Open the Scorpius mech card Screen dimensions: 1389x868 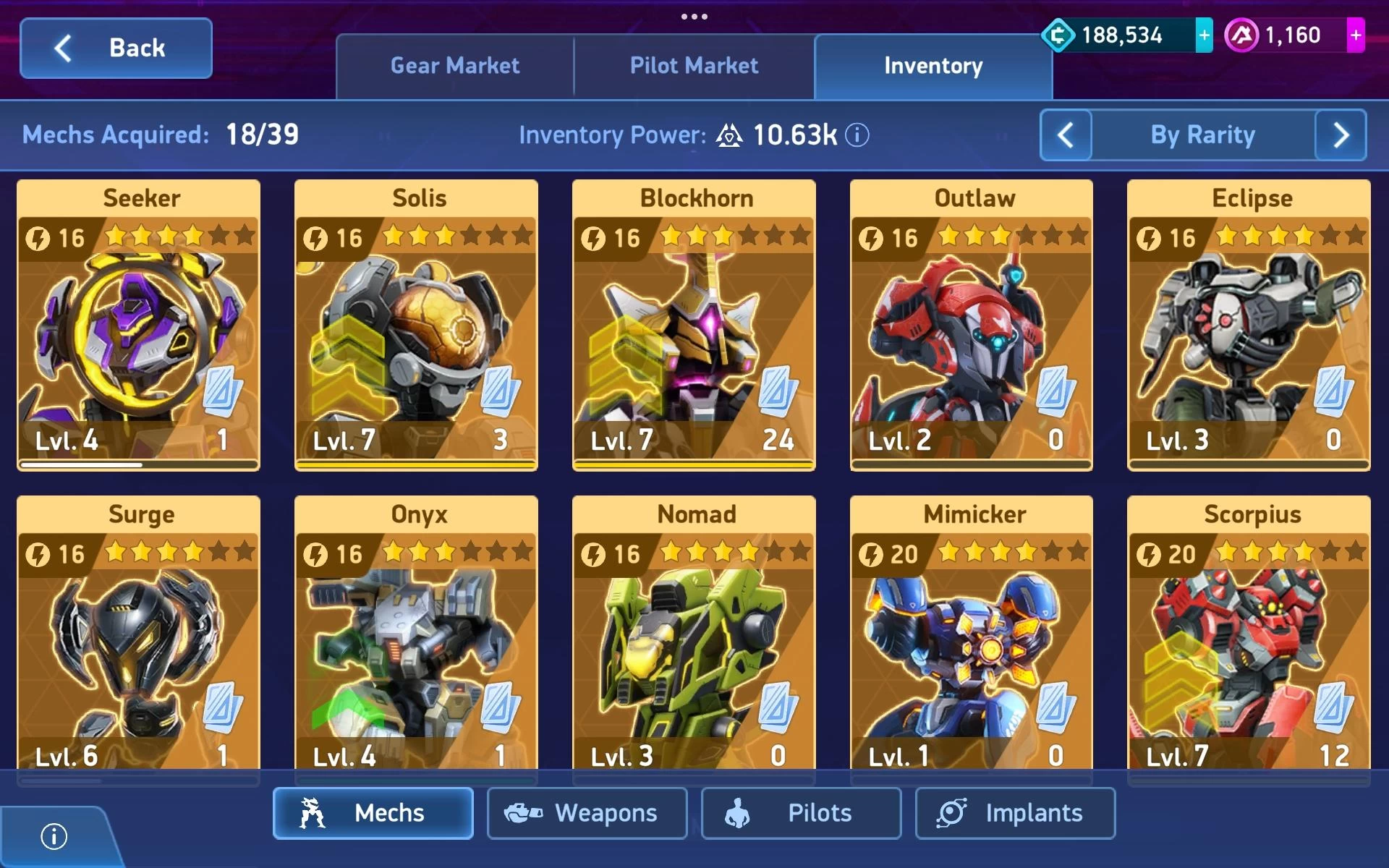(1249, 637)
